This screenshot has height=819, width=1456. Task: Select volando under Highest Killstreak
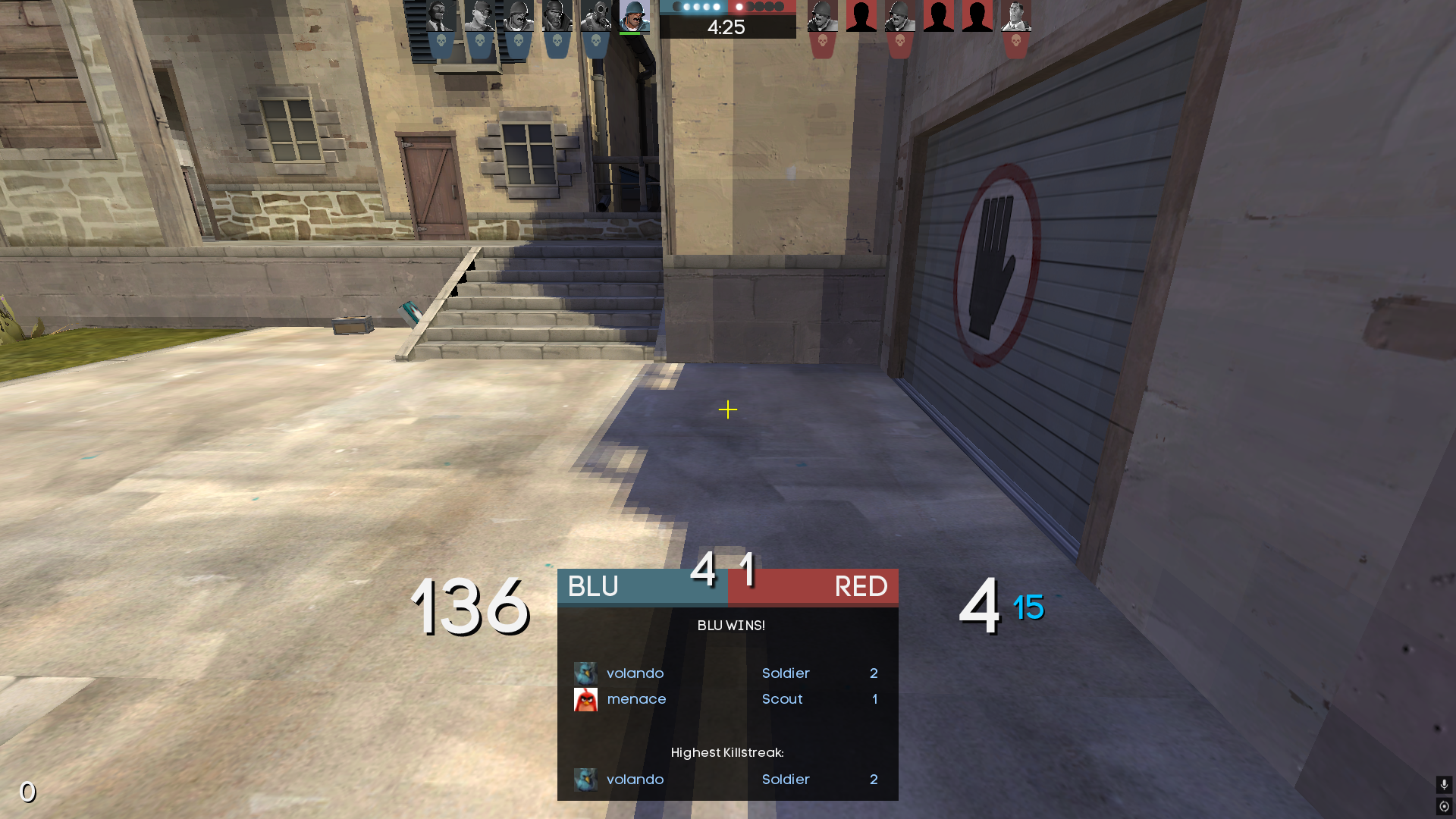[635, 780]
